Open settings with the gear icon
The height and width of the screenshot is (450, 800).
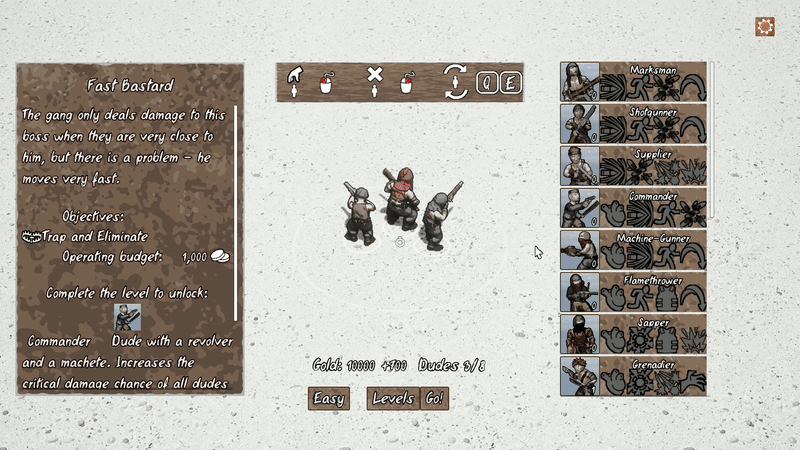coord(765,27)
